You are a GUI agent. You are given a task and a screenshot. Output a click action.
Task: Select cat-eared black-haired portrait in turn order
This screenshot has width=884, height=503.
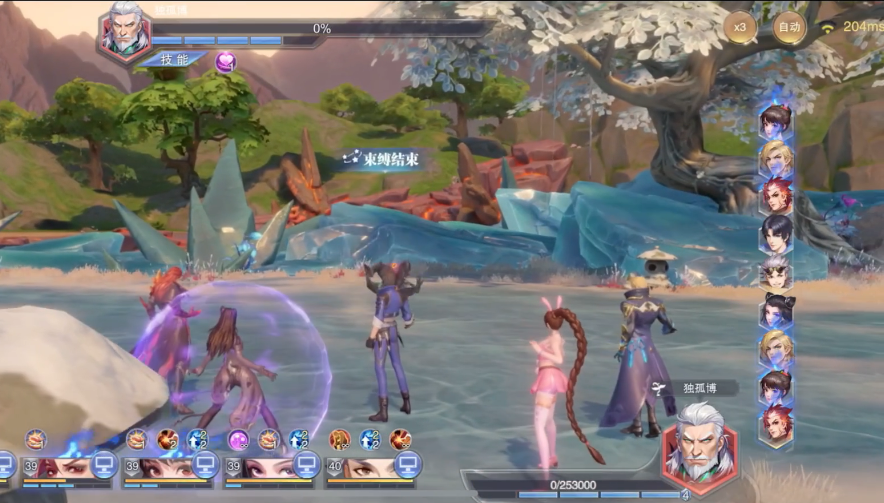point(775,310)
